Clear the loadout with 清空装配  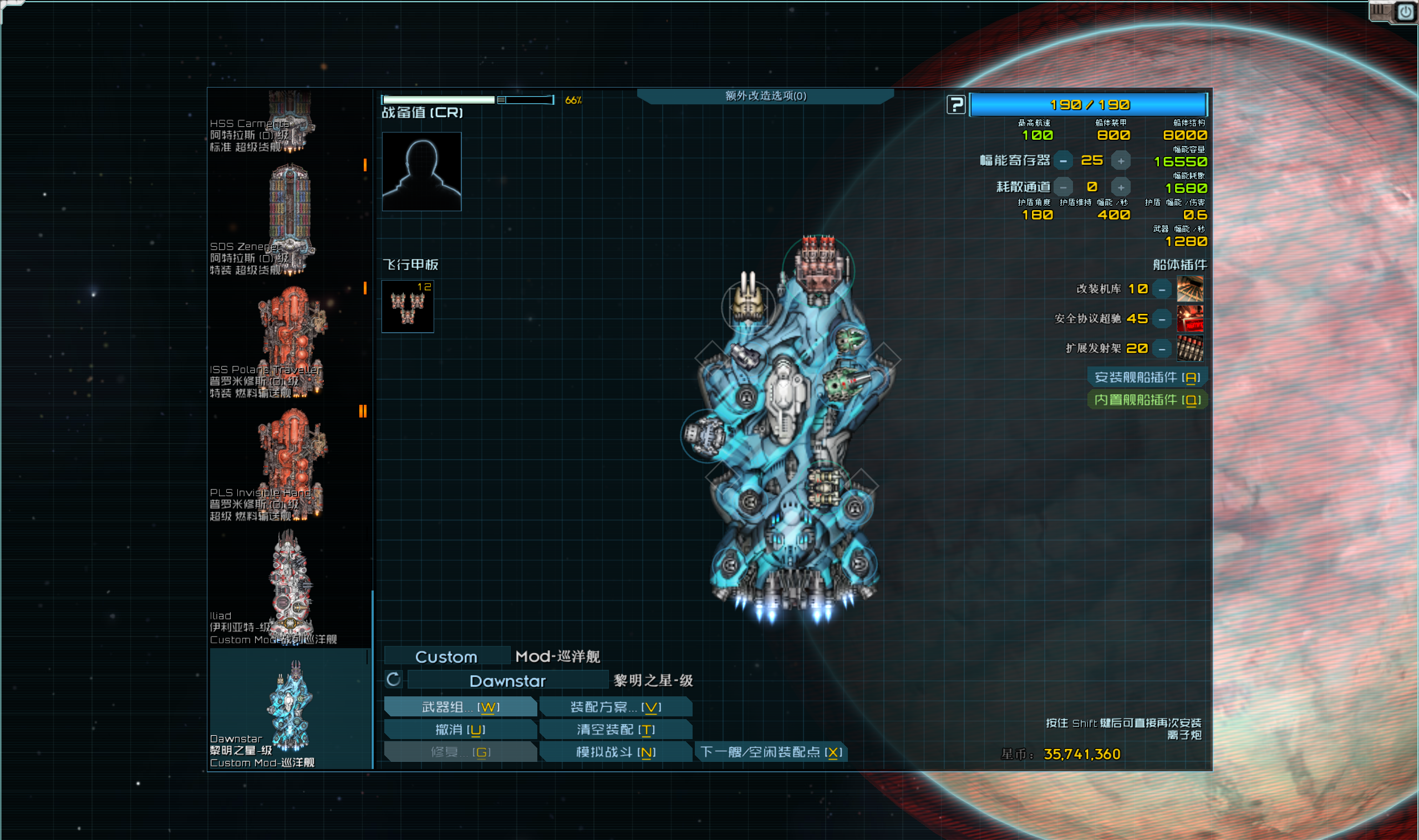click(616, 730)
